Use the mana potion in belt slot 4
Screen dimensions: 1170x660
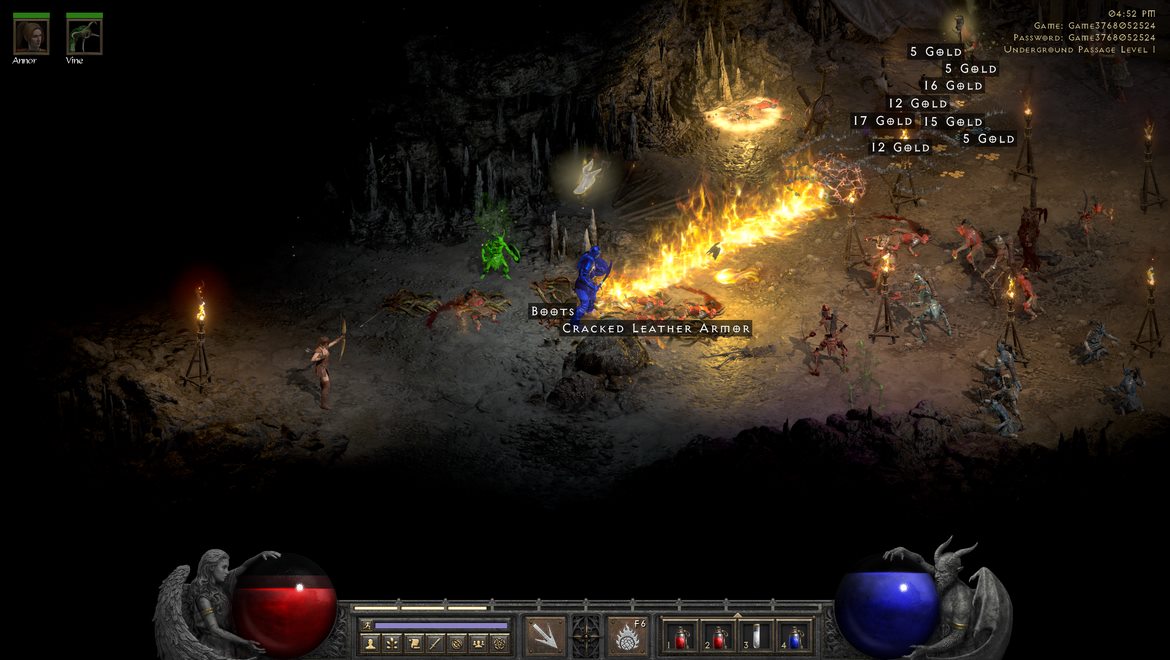794,636
